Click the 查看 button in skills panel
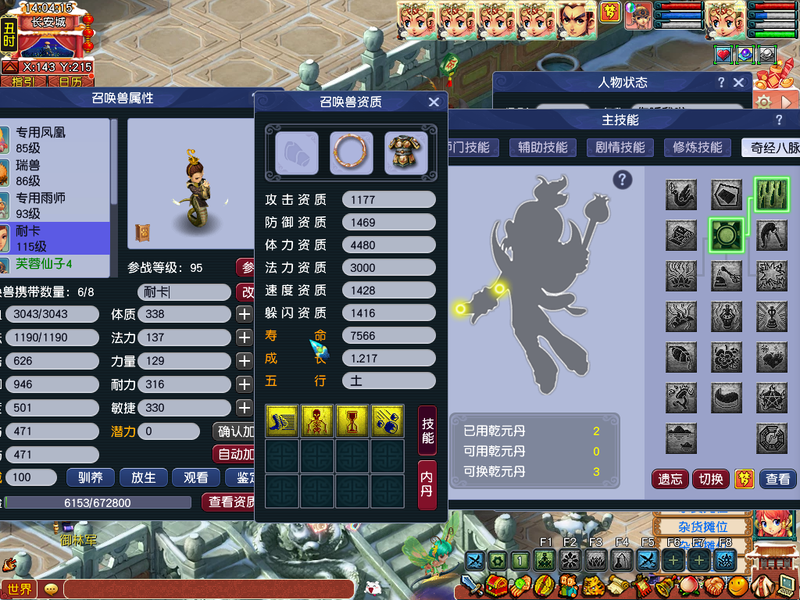This screenshot has width=800, height=600. (x=778, y=479)
